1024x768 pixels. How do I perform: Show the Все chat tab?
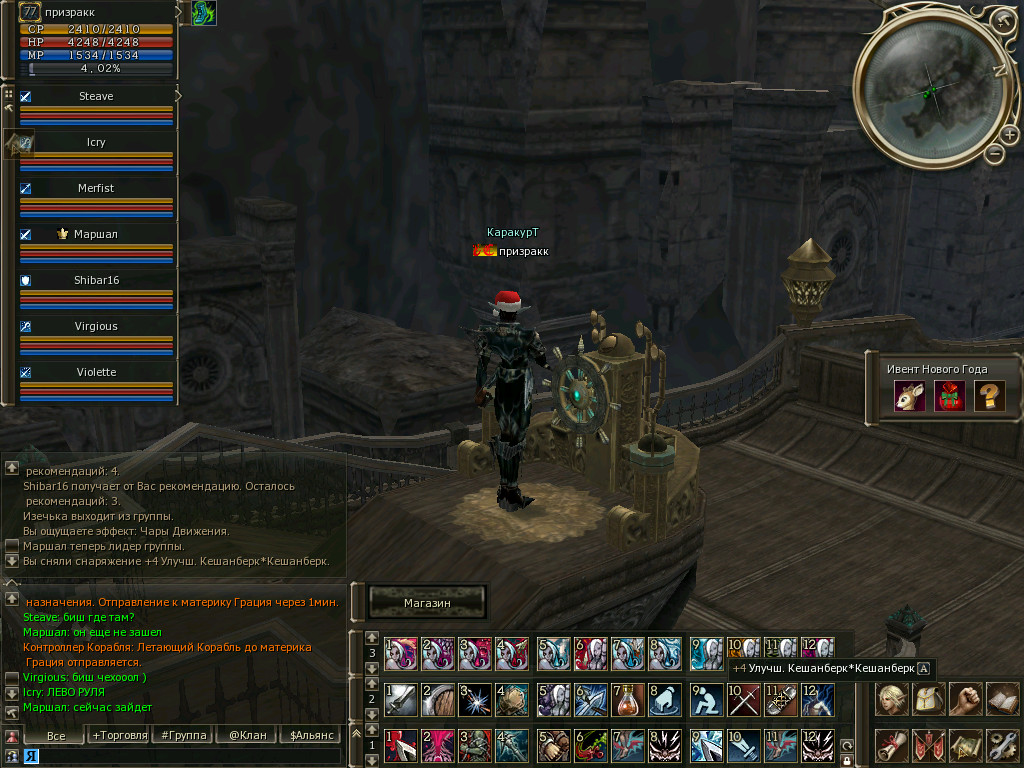point(56,735)
